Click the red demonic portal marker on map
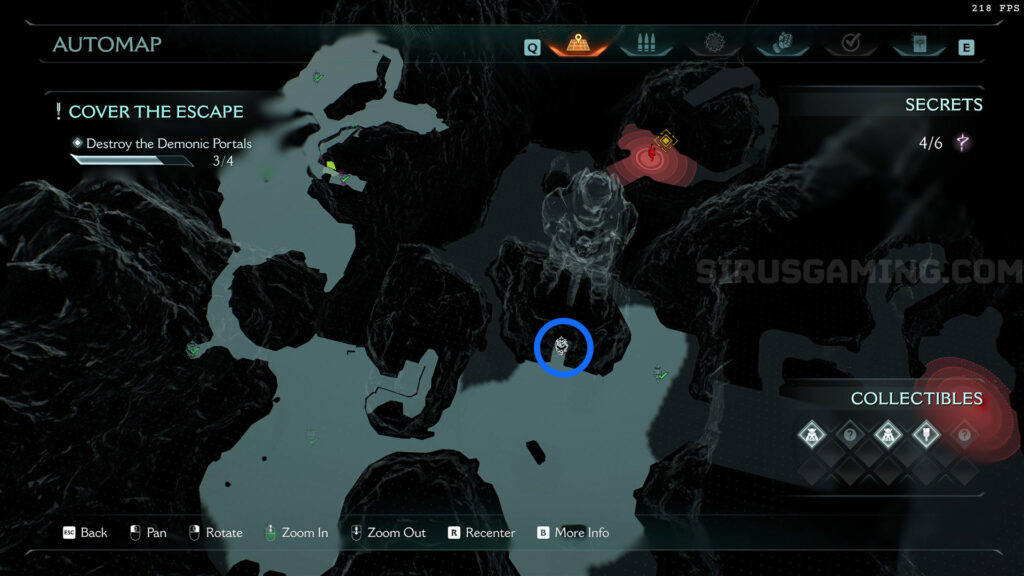This screenshot has width=1024, height=576. coord(653,153)
